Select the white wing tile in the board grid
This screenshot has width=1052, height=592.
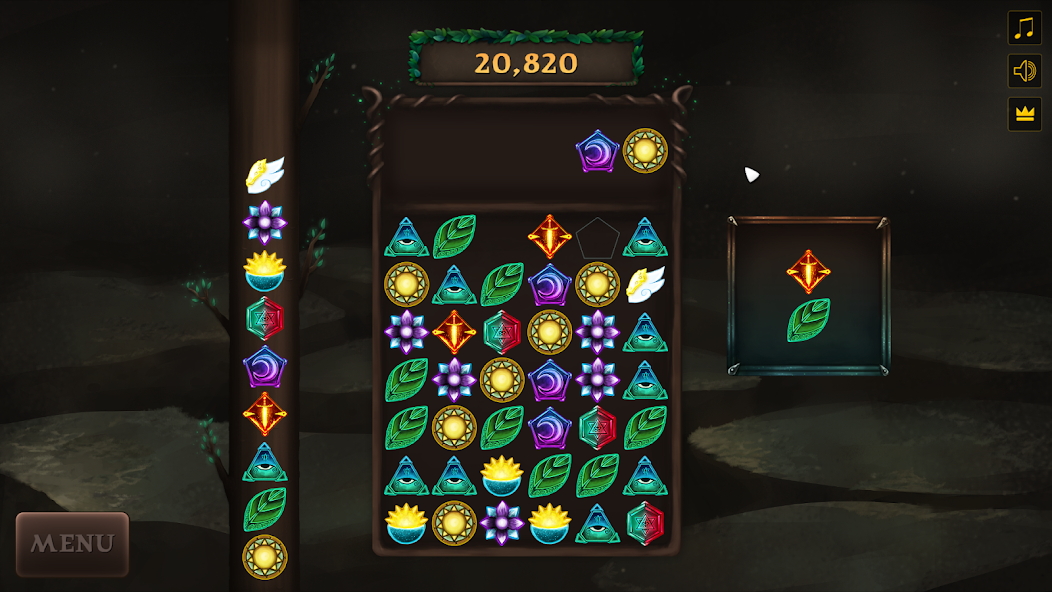(x=645, y=285)
